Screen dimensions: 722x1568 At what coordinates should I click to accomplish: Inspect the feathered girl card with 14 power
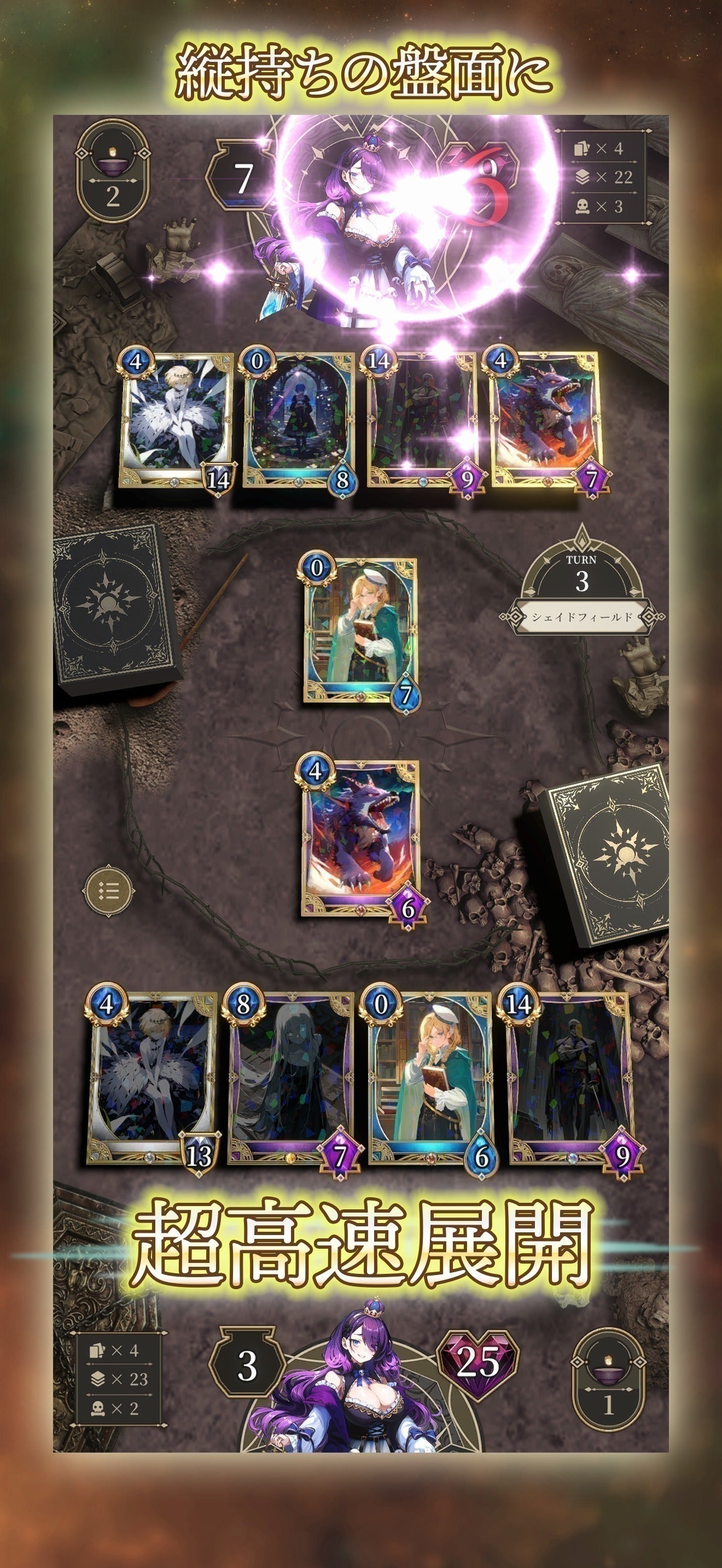(x=177, y=421)
